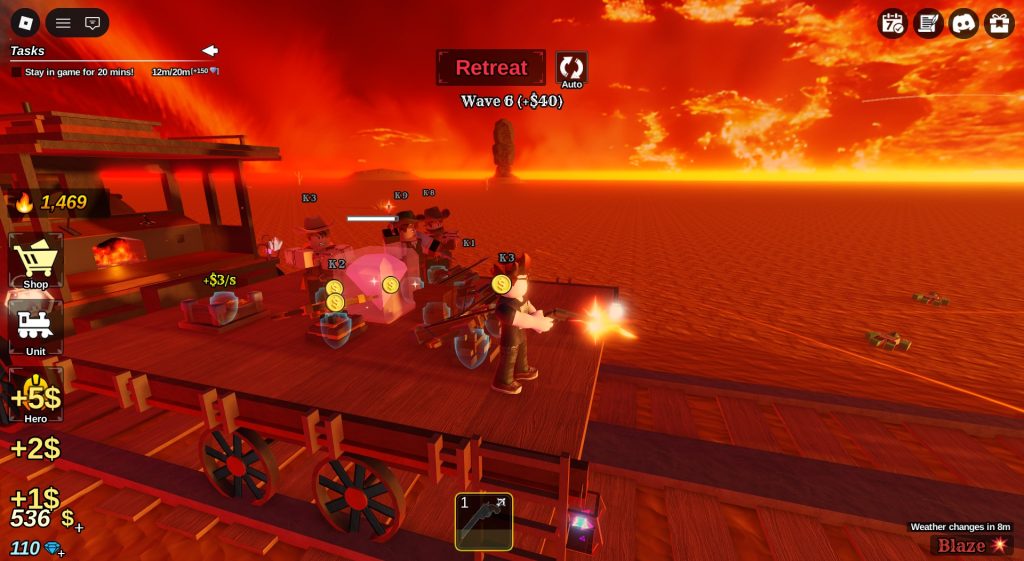The height and width of the screenshot is (561, 1024).
Task: Open the Roblox main menu
Action: (x=25, y=22)
